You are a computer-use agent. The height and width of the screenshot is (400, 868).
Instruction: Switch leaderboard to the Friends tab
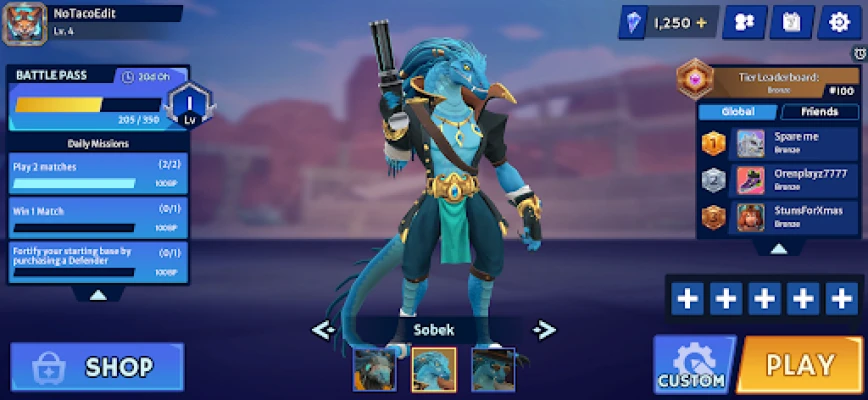[x=819, y=112]
